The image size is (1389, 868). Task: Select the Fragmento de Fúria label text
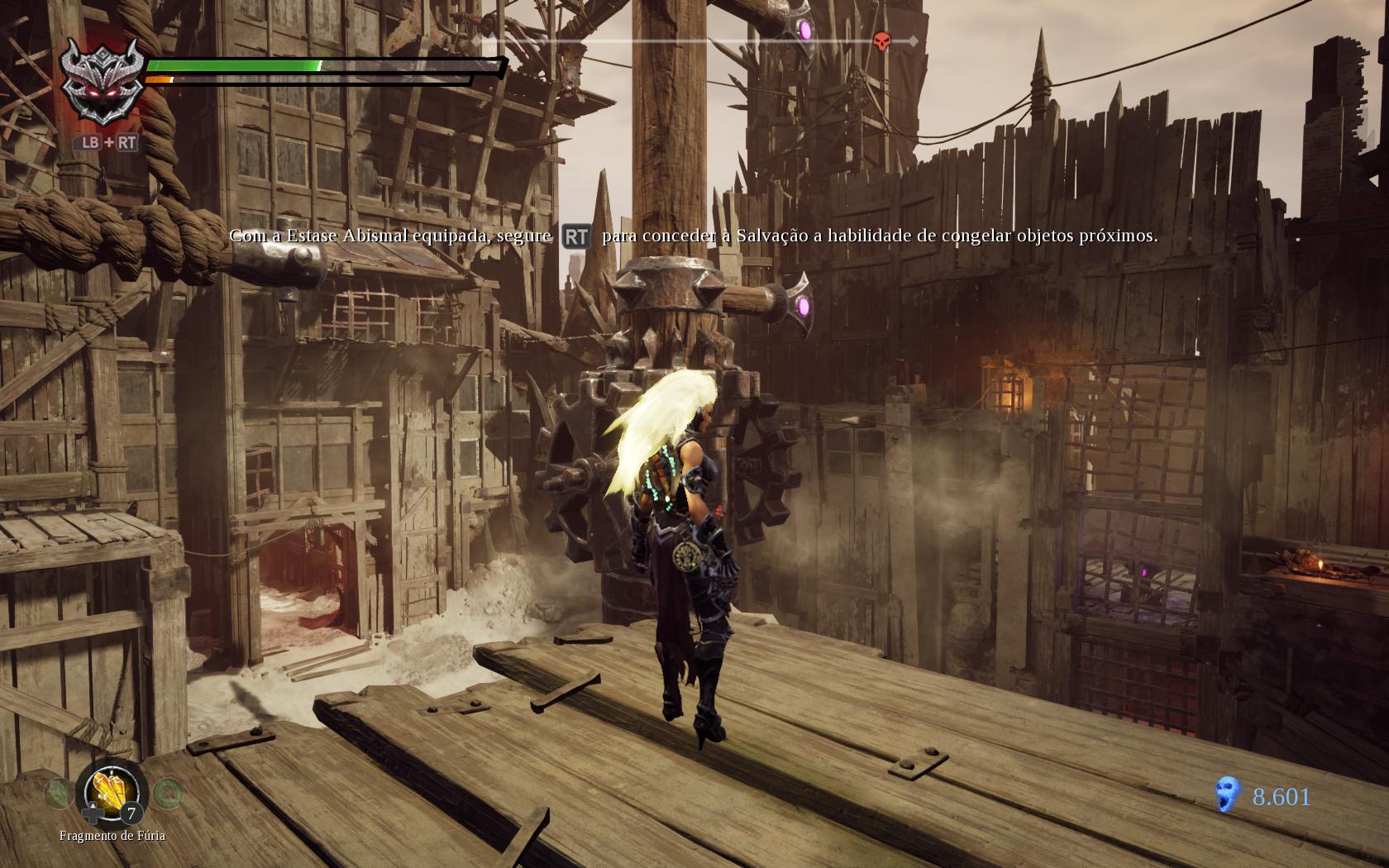(112, 836)
